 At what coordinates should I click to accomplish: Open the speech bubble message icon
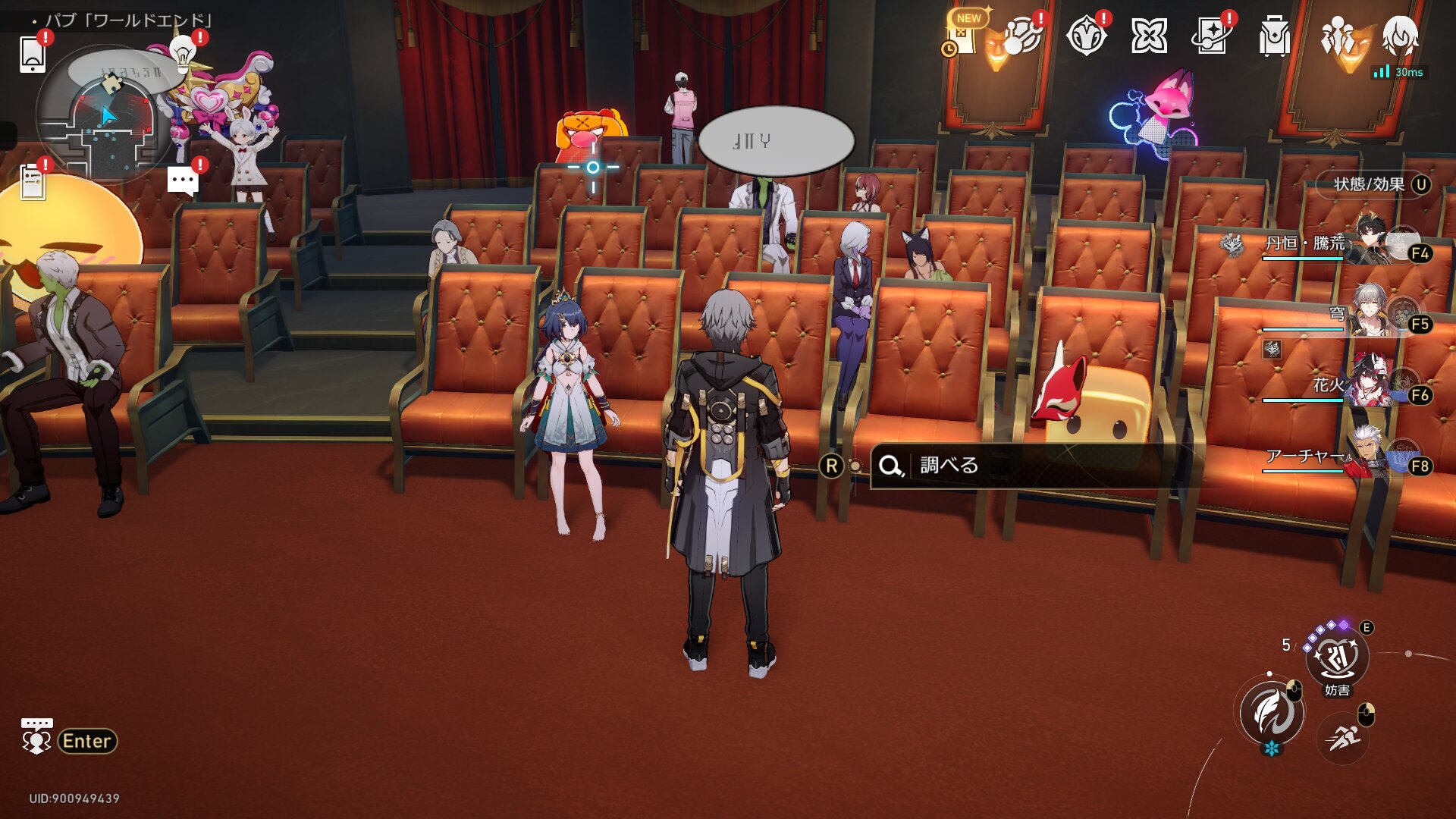coord(183,181)
